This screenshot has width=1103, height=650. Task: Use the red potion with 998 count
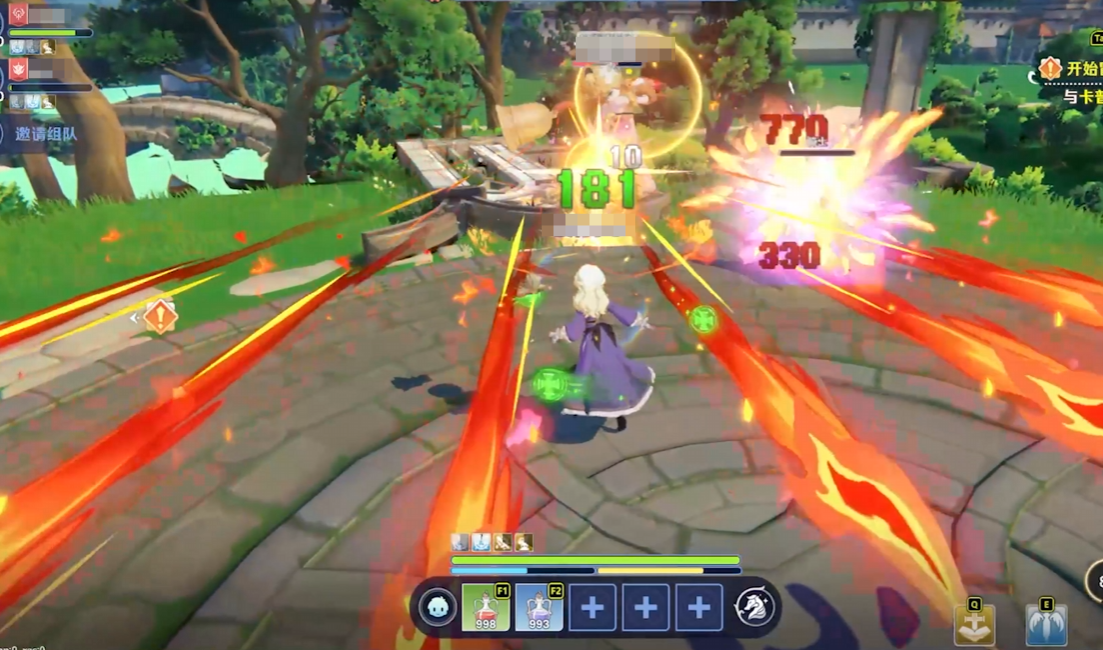(486, 608)
